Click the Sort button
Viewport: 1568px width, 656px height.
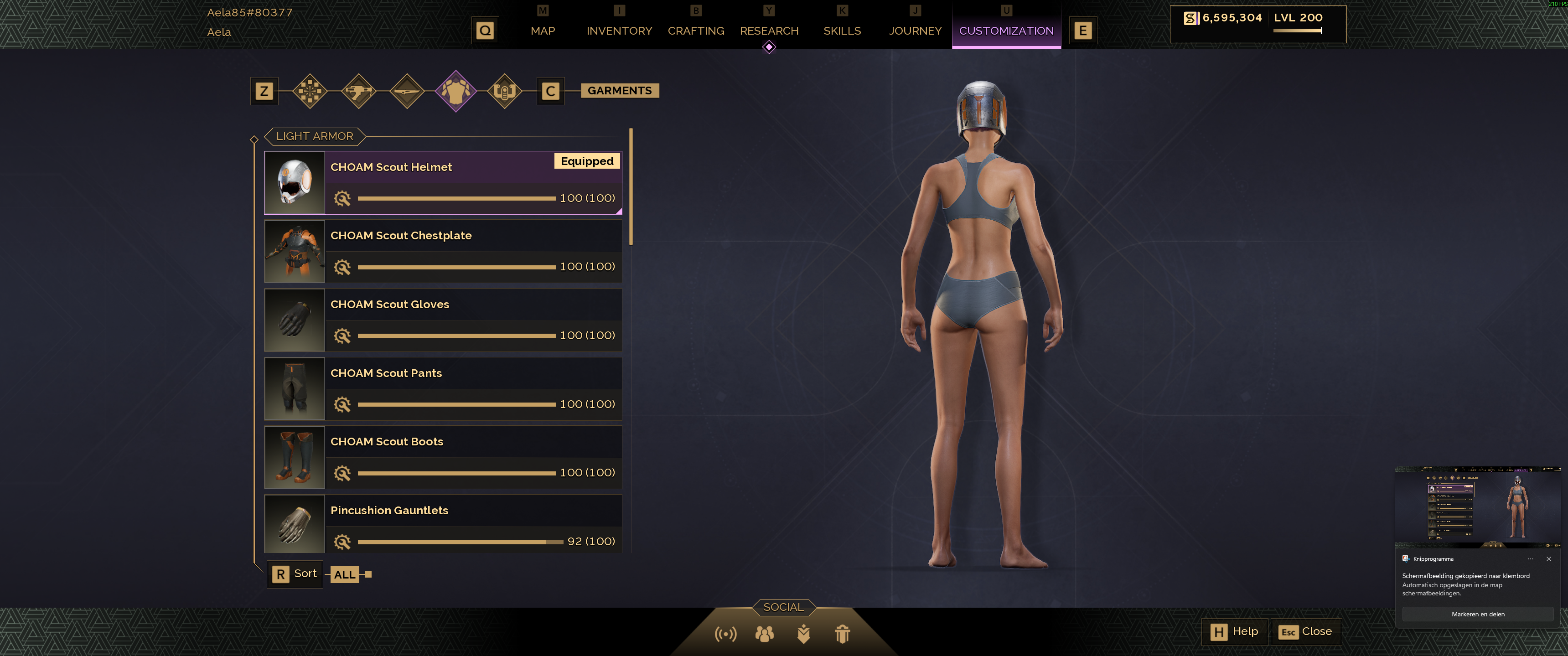click(295, 574)
